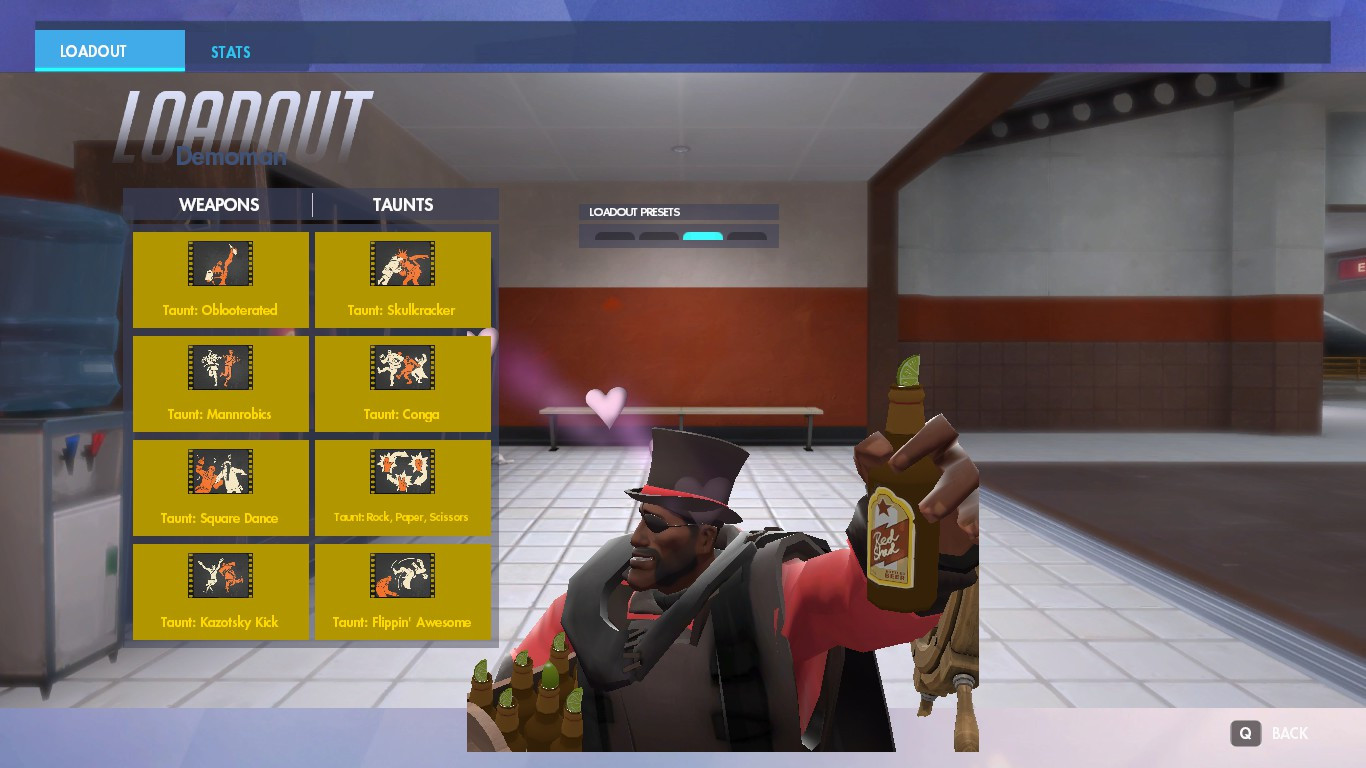Open the Taunt: Mannrobics filmstrip icon

click(220, 367)
